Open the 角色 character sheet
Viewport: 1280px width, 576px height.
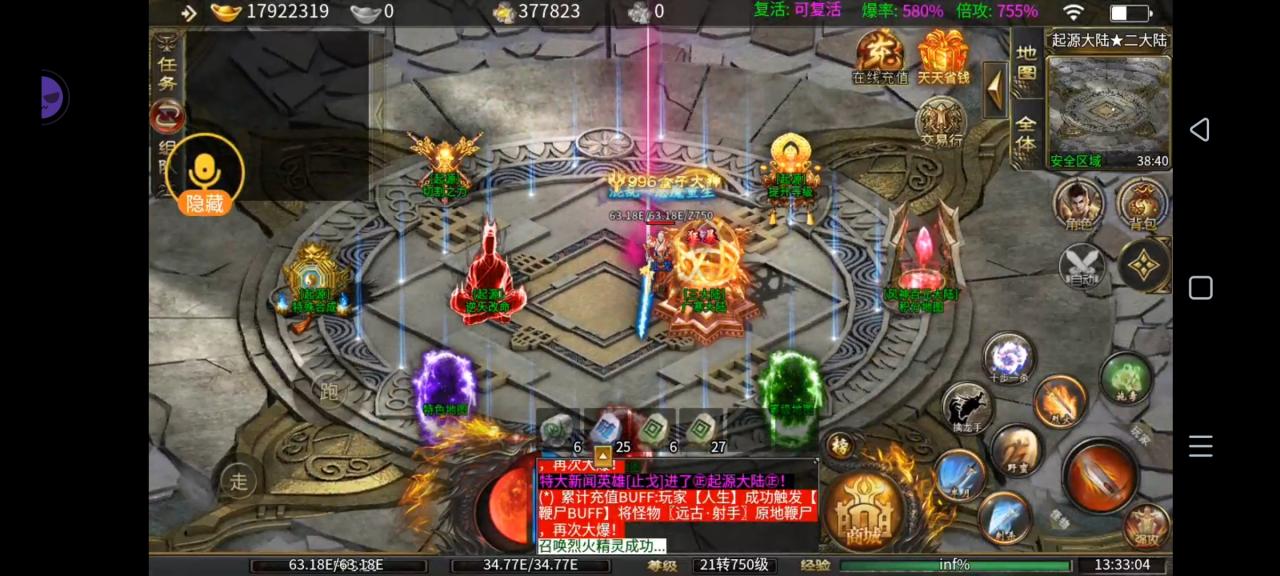click(x=1078, y=203)
